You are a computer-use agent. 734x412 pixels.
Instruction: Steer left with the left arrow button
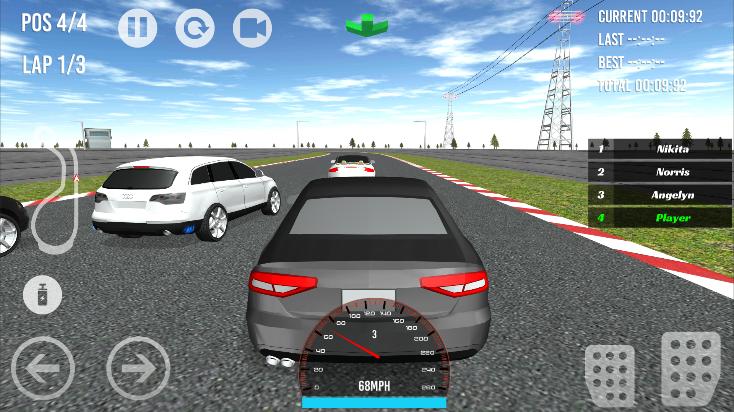point(43,368)
